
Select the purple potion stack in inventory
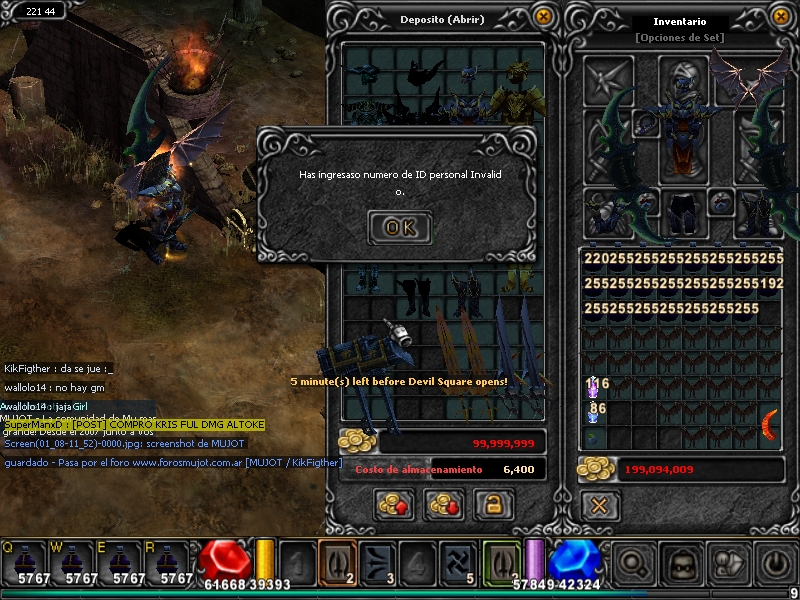pos(594,383)
